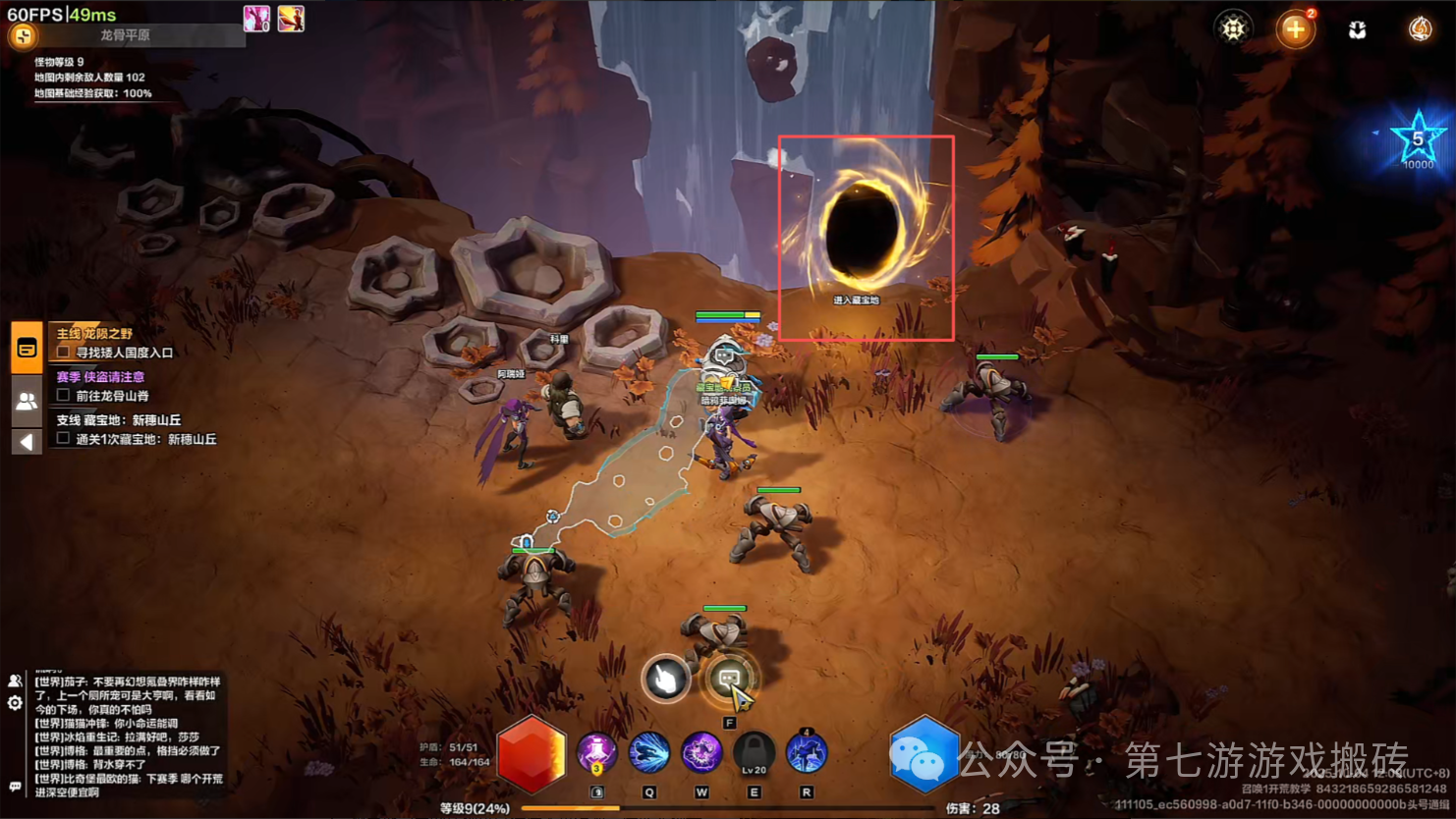
Task: Collapse the quest tracker with the arrow
Action: [x=27, y=442]
